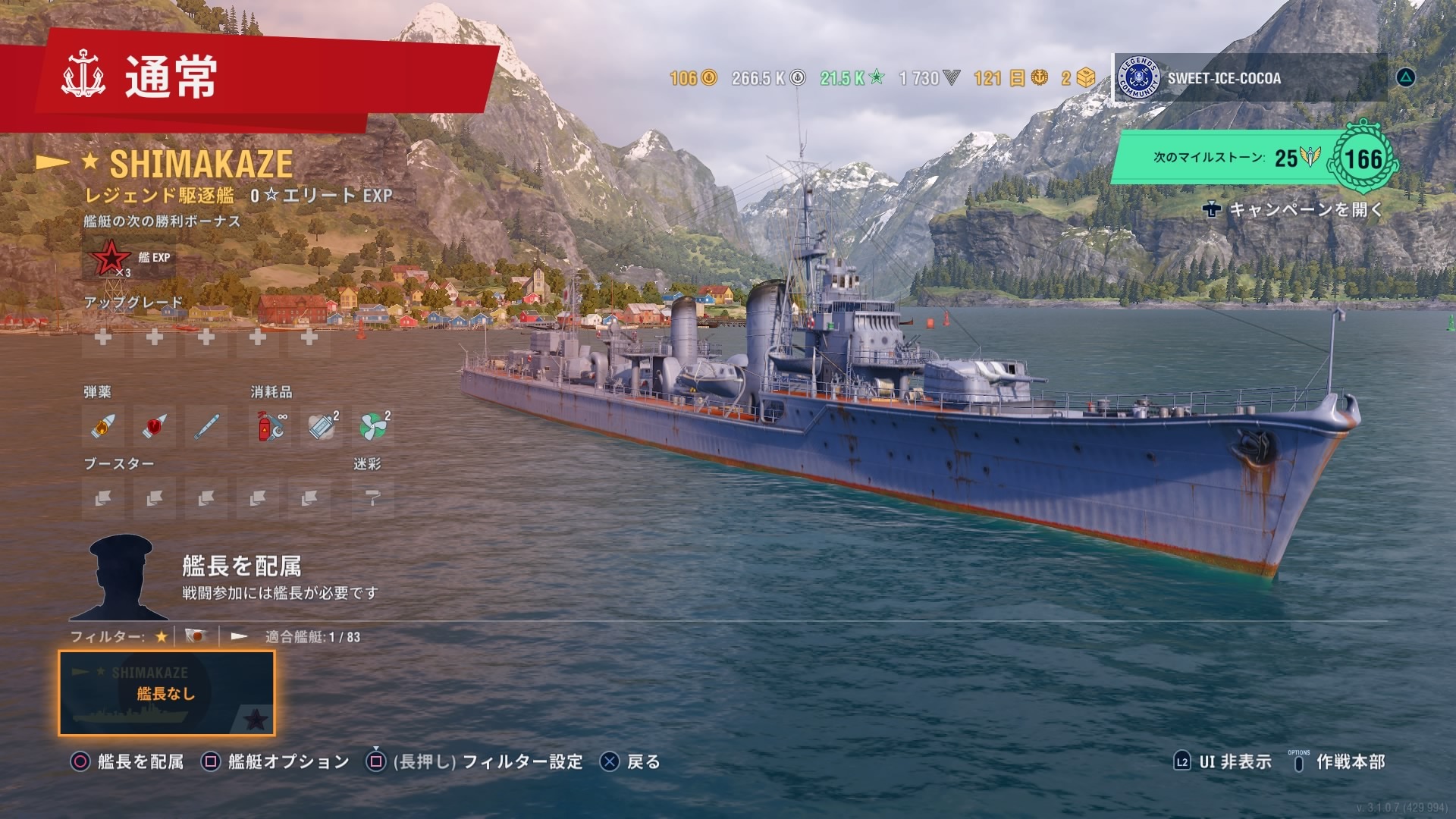The image size is (1456, 819).
Task: Click the 21.5 K green star experience balance
Action: tap(852, 78)
